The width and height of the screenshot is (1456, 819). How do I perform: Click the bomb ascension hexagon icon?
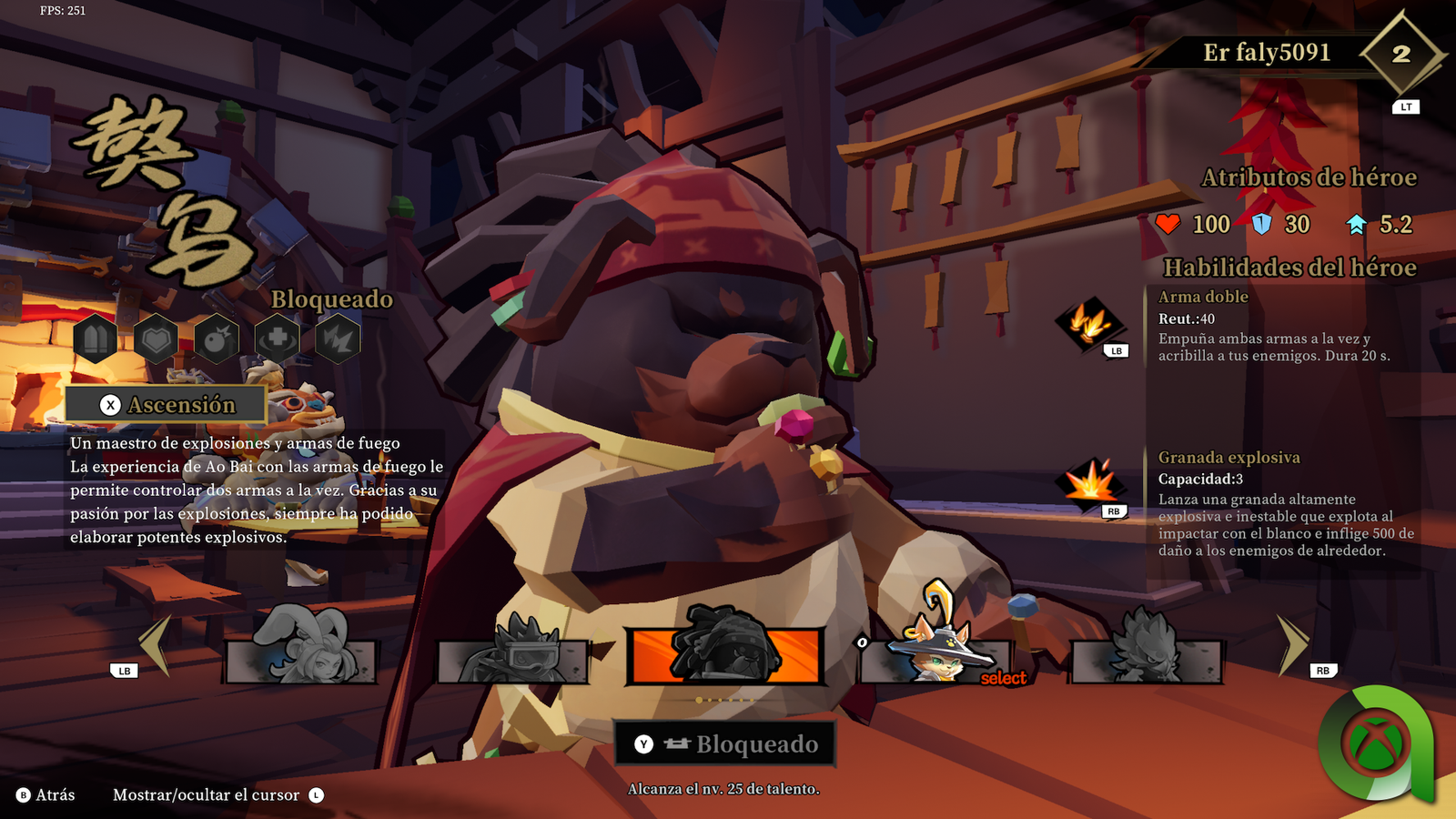(x=217, y=339)
